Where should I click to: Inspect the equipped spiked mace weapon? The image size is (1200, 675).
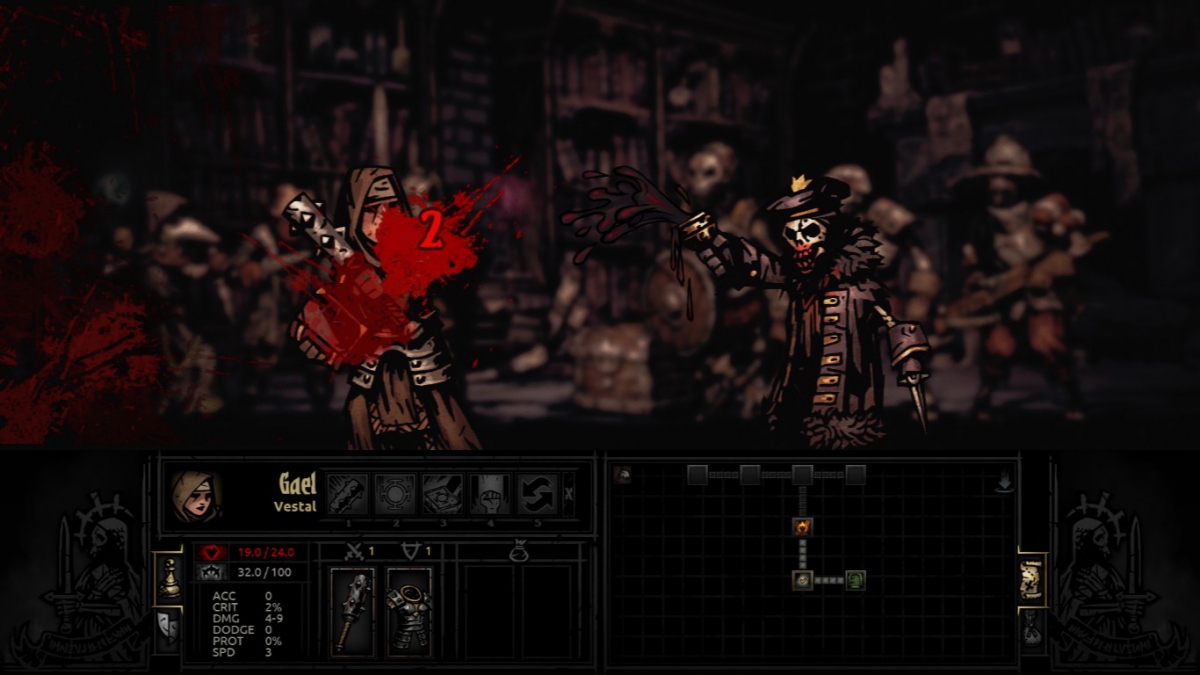[x=352, y=611]
